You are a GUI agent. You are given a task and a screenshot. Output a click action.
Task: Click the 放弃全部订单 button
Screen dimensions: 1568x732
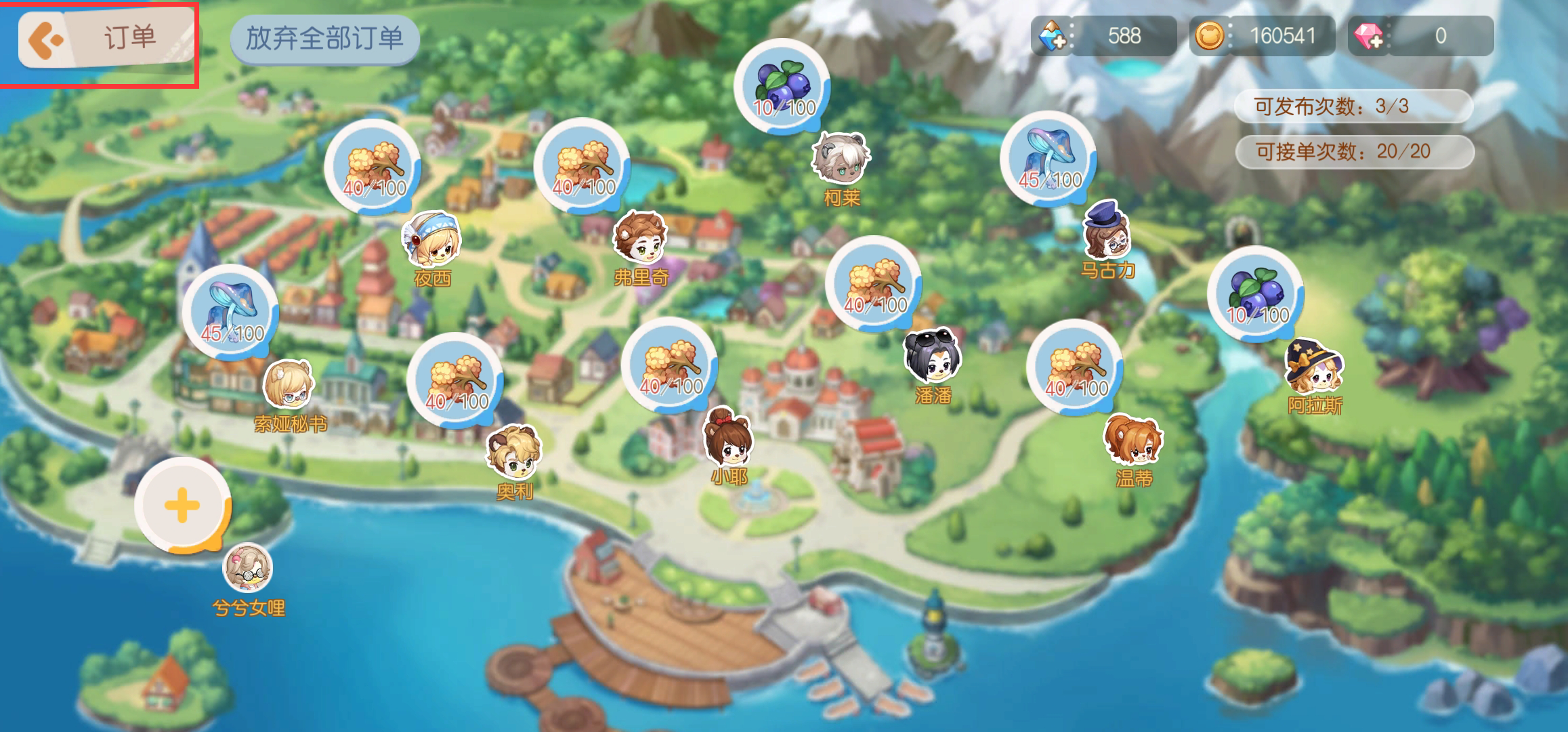coord(324,39)
